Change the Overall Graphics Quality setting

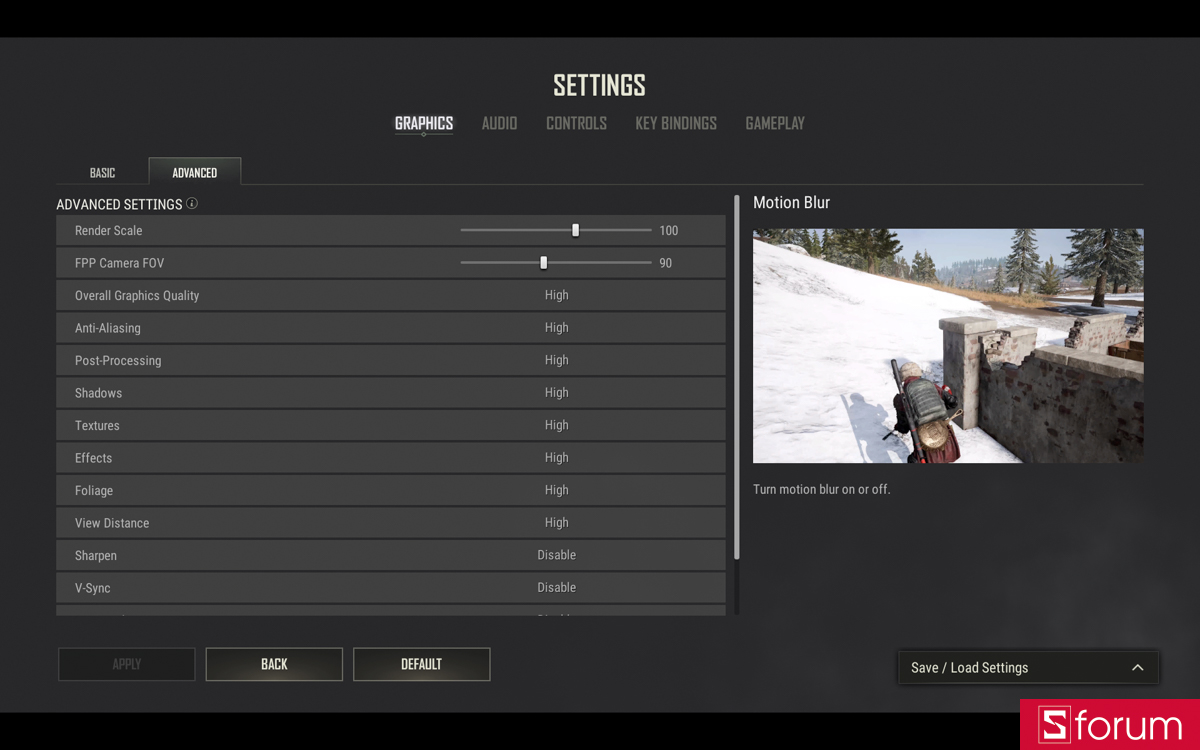coord(556,295)
